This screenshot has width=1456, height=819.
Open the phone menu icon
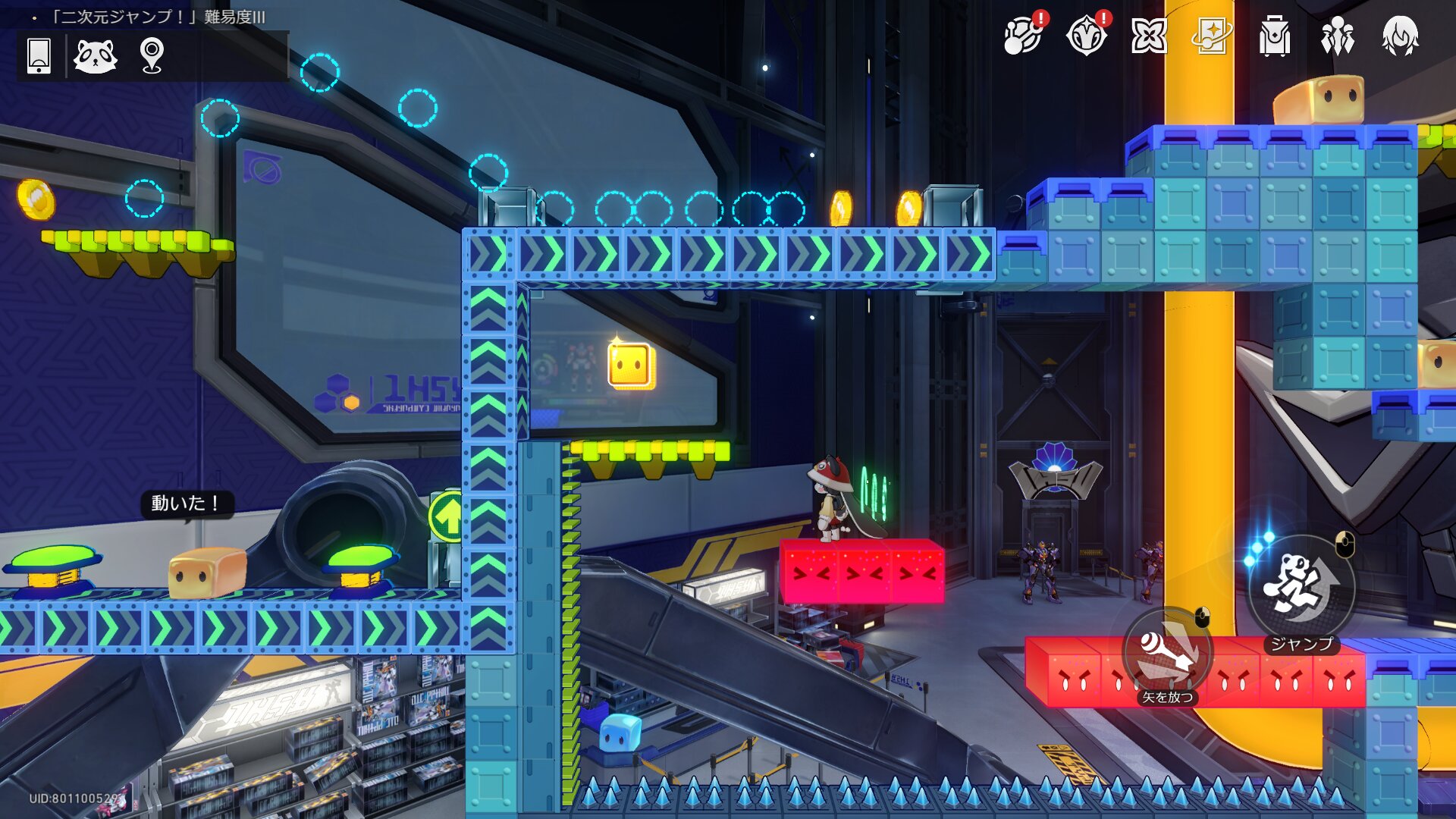[x=39, y=56]
